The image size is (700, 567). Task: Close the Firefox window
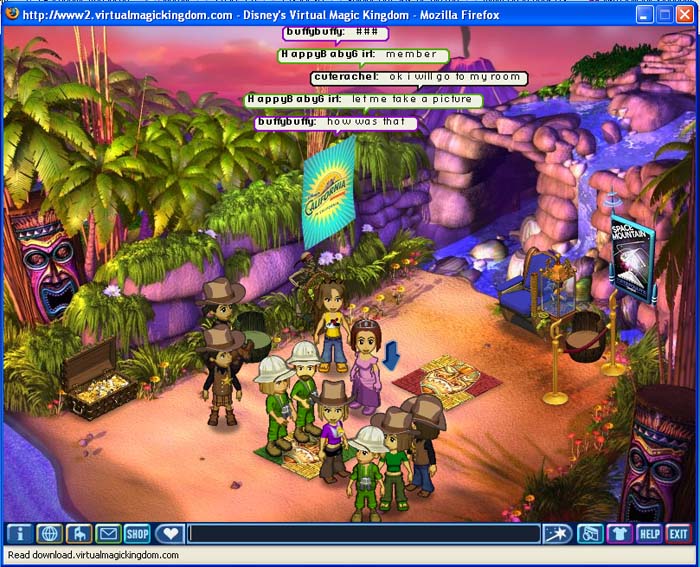686,15
